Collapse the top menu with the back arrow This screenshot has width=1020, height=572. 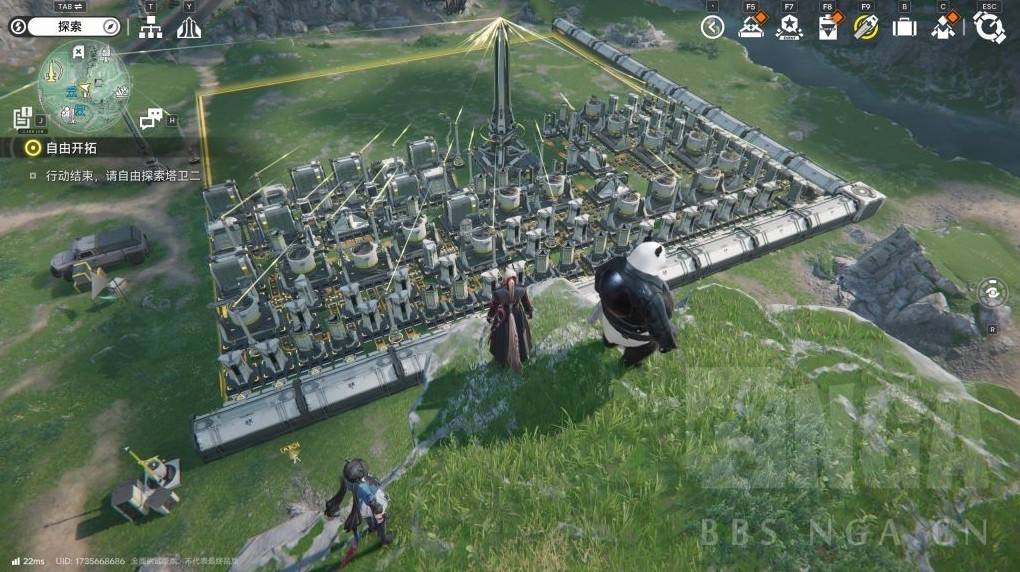[x=712, y=27]
